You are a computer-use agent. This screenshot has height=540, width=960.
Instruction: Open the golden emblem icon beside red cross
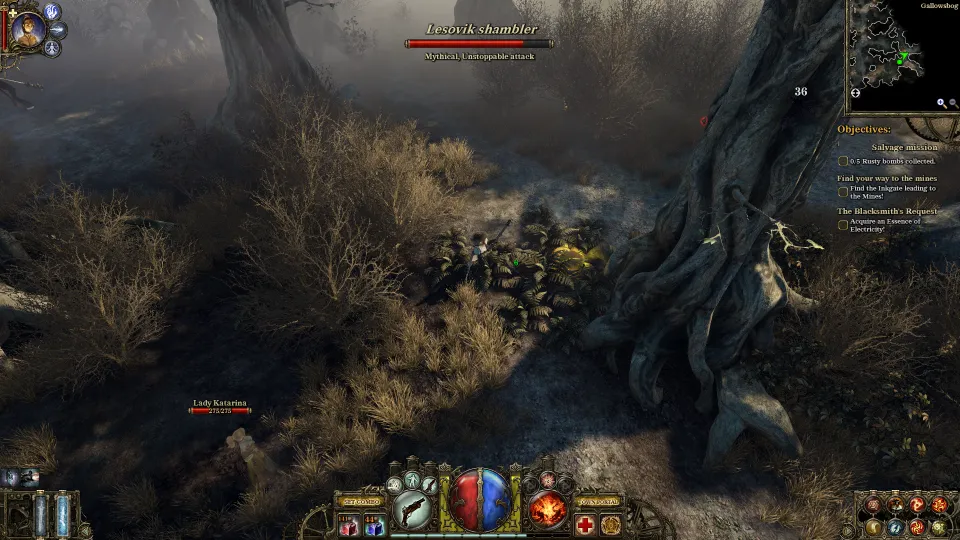click(x=611, y=525)
